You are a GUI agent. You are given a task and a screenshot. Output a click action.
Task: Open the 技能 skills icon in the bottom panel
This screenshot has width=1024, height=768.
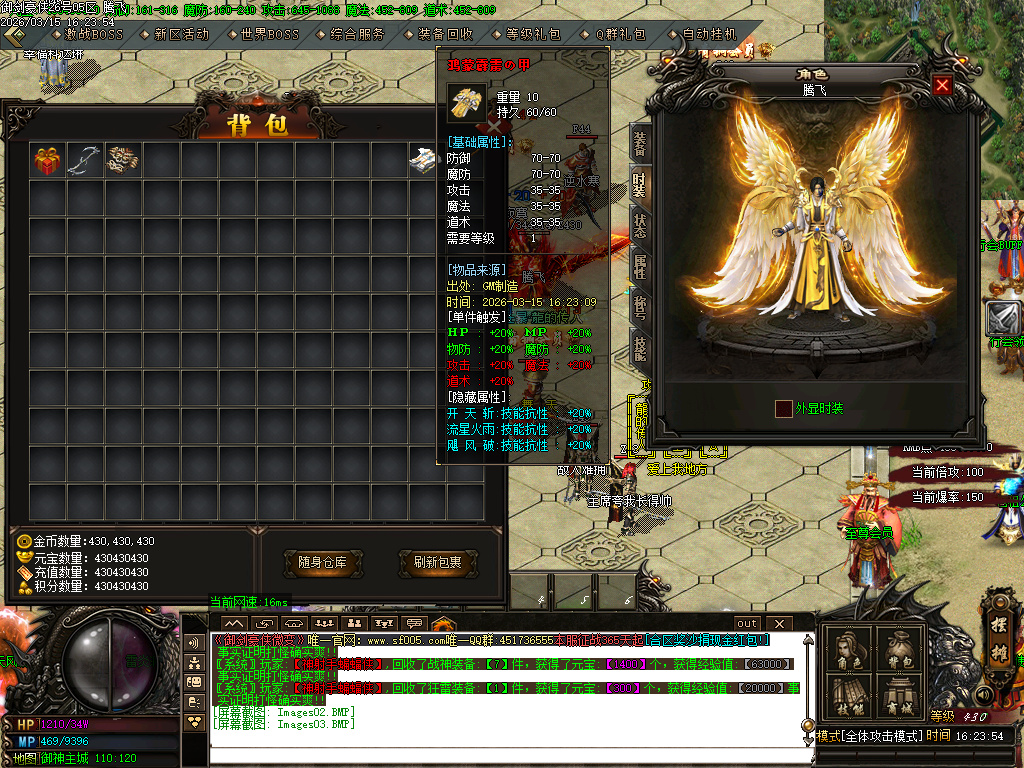click(x=849, y=694)
